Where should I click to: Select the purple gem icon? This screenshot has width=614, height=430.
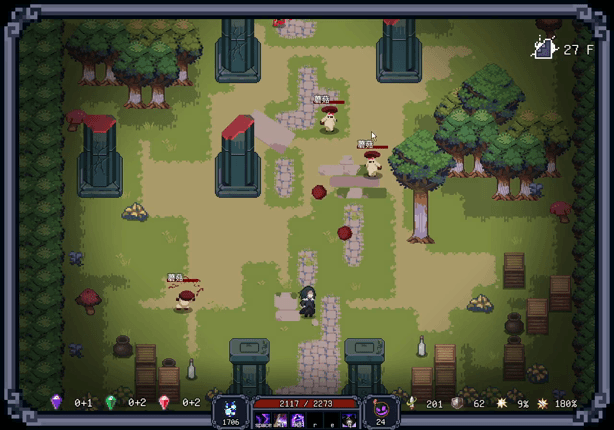pos(56,402)
